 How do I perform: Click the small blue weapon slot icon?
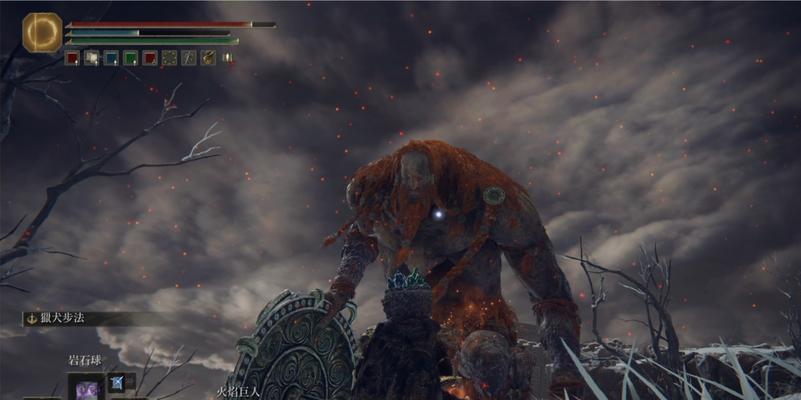(116, 381)
